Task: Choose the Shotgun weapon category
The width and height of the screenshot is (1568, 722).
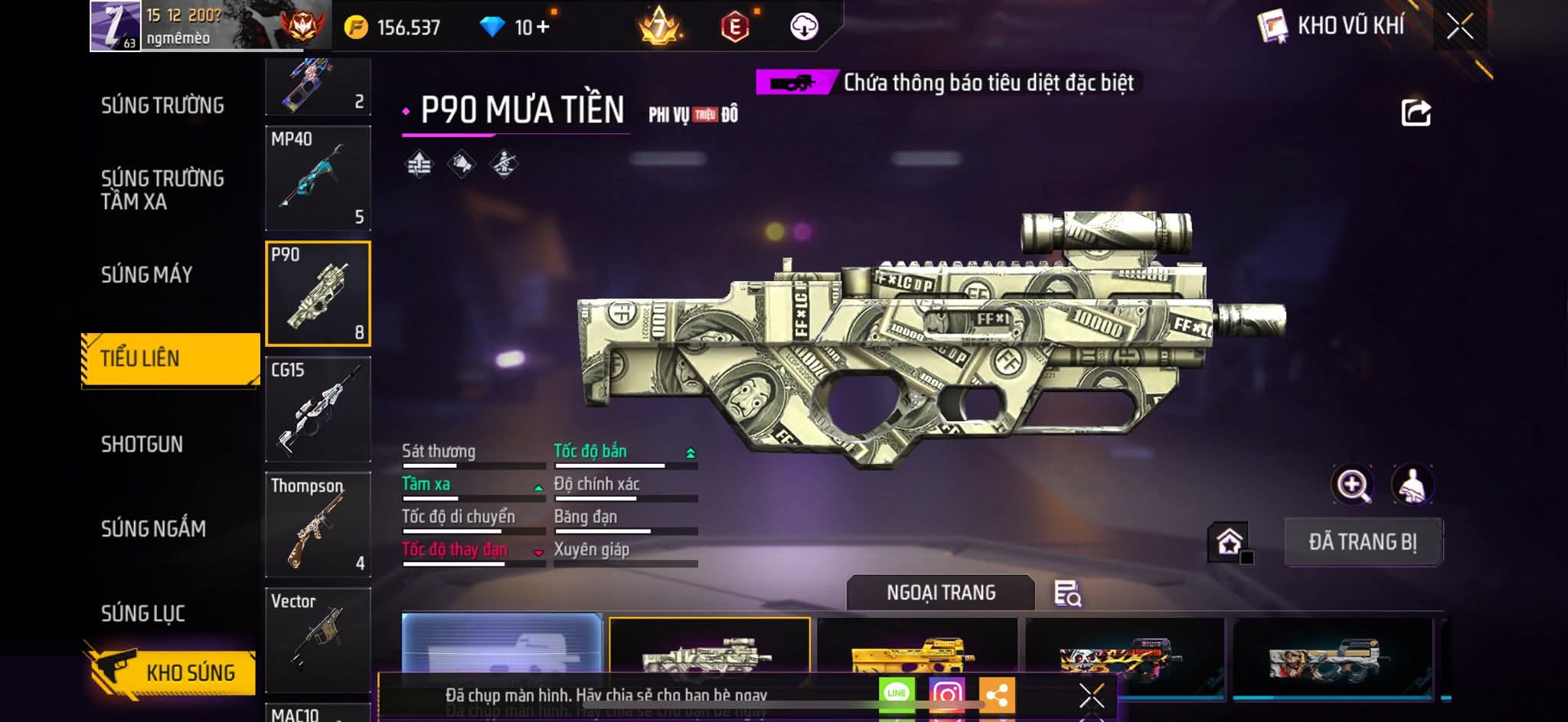Action: point(142,444)
